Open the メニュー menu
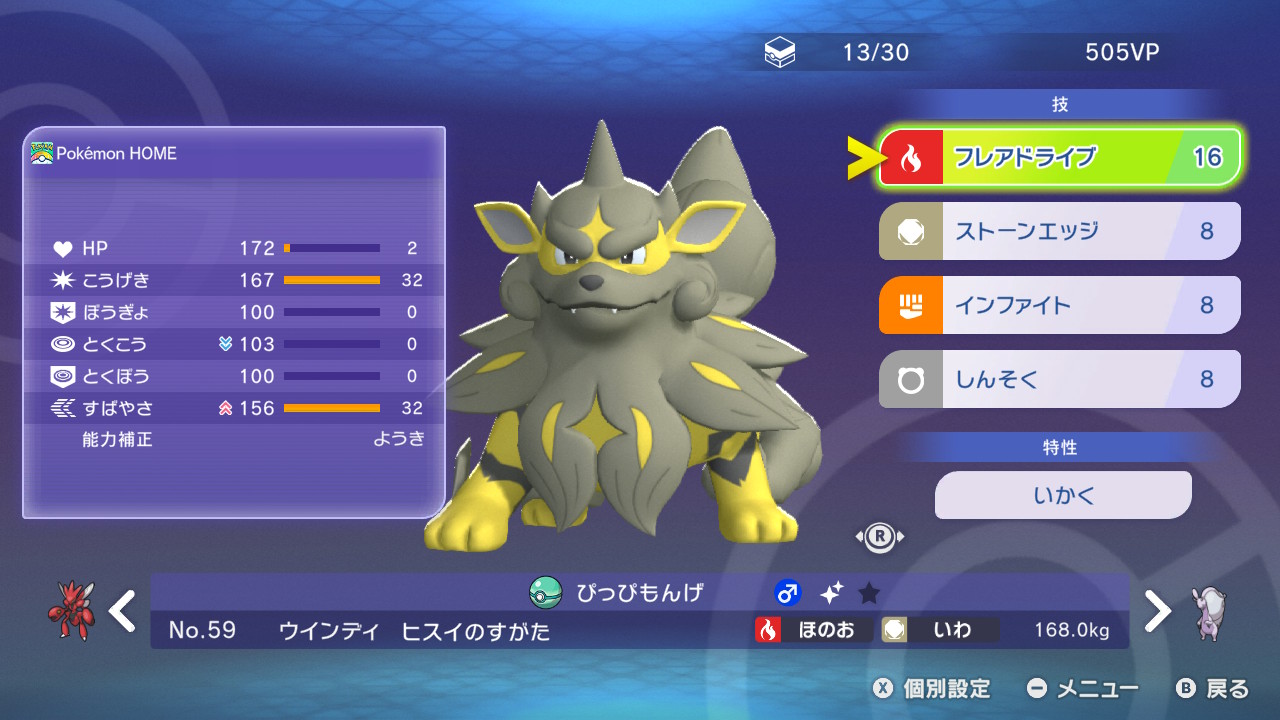The width and height of the screenshot is (1280, 720). click(x=1083, y=689)
